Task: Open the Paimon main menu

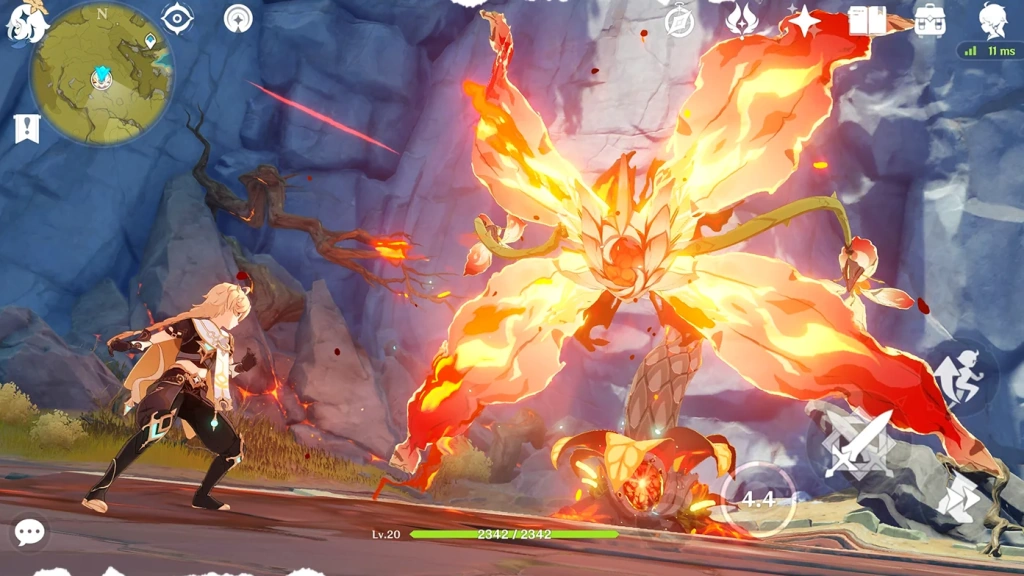Action: coord(26,22)
